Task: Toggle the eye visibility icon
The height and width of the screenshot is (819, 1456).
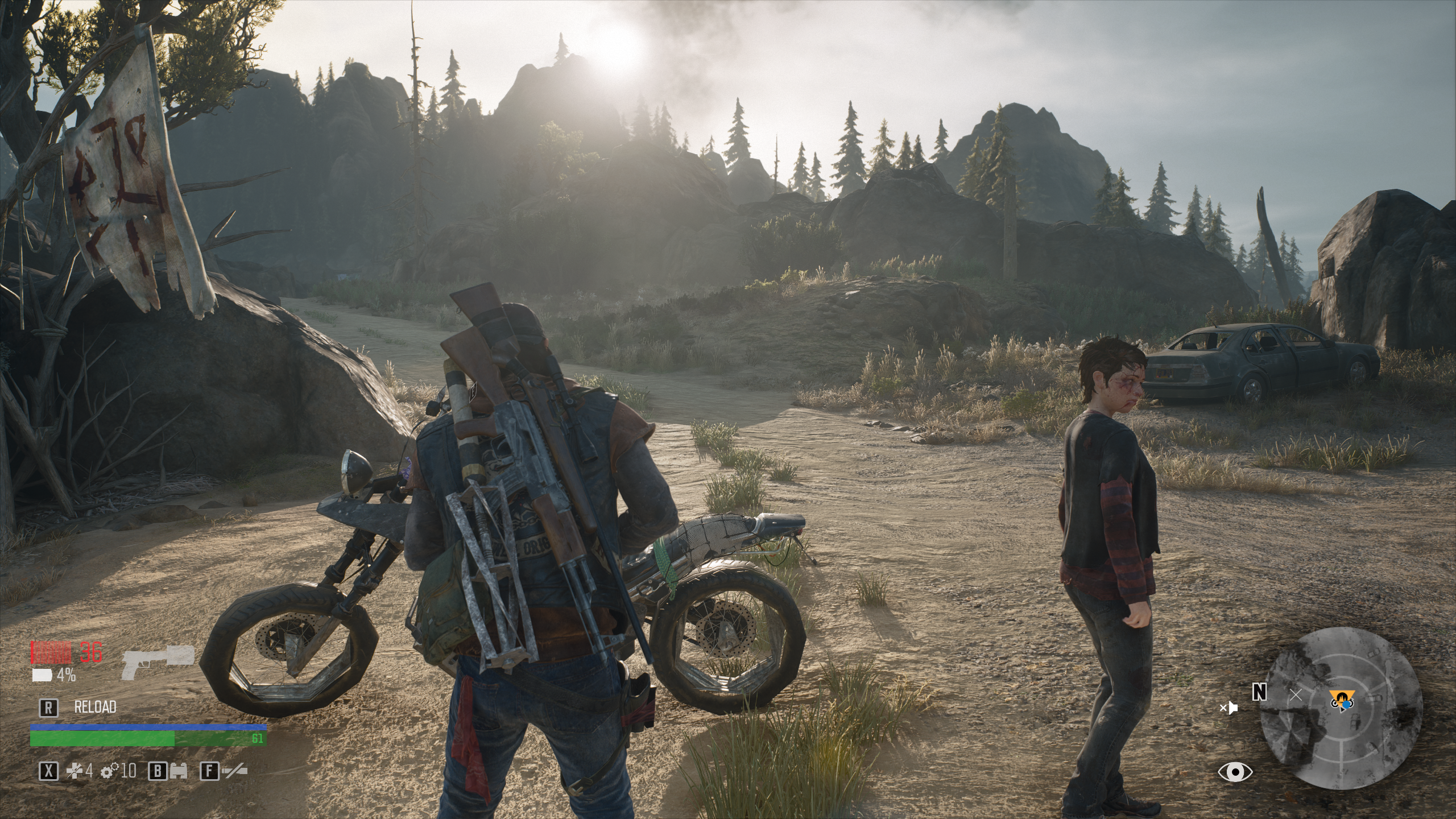Action: (x=1235, y=772)
